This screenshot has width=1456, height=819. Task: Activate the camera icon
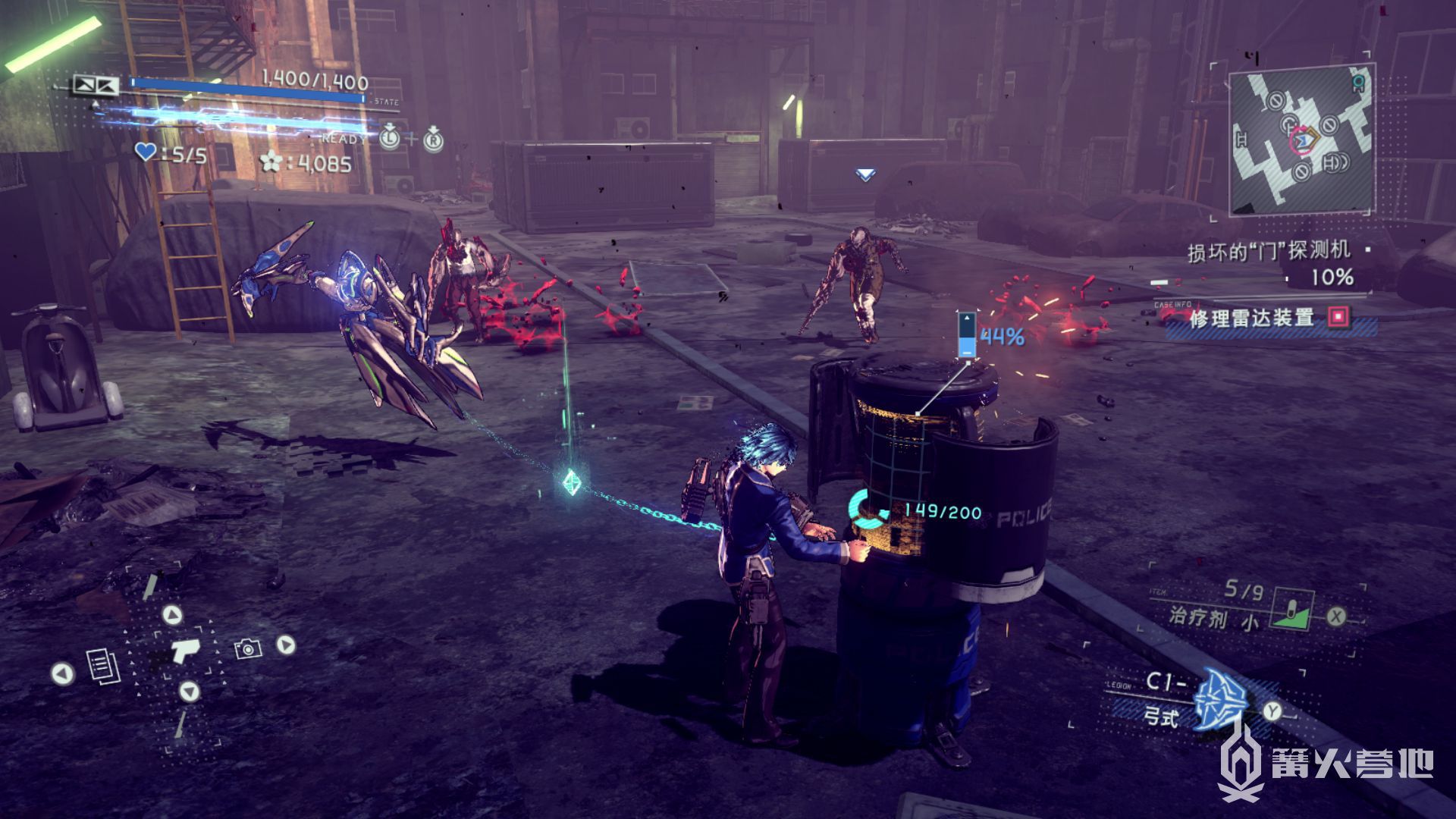coord(247,648)
